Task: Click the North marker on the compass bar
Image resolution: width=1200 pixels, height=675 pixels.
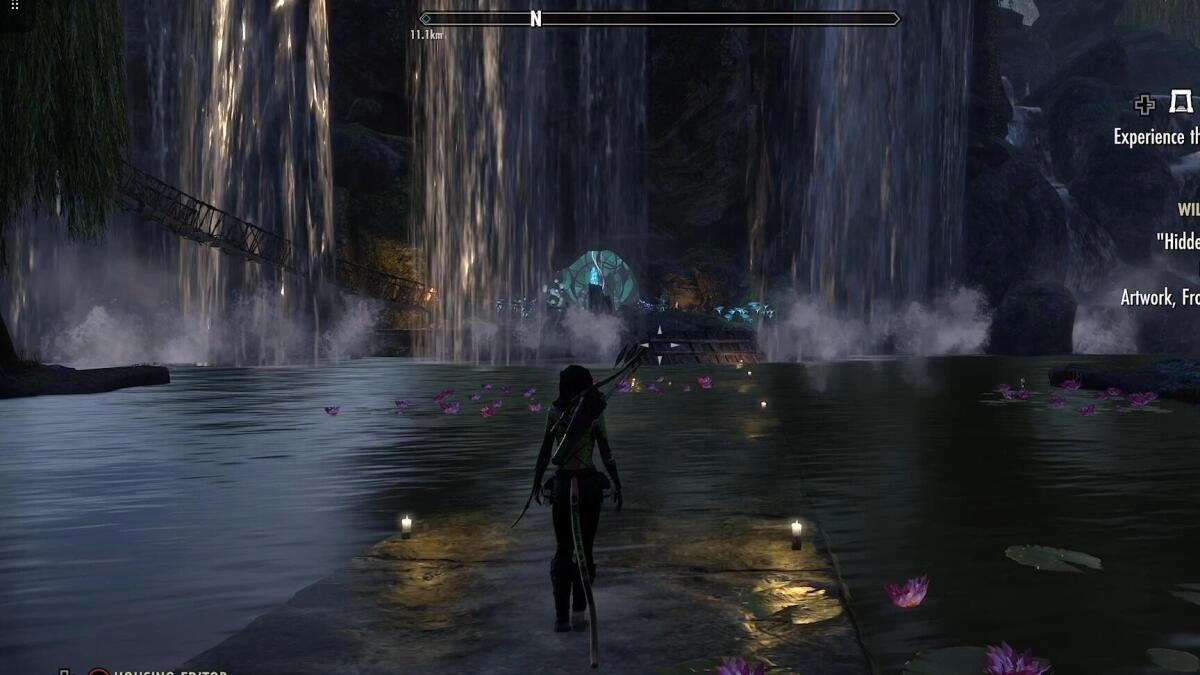Action: point(535,19)
